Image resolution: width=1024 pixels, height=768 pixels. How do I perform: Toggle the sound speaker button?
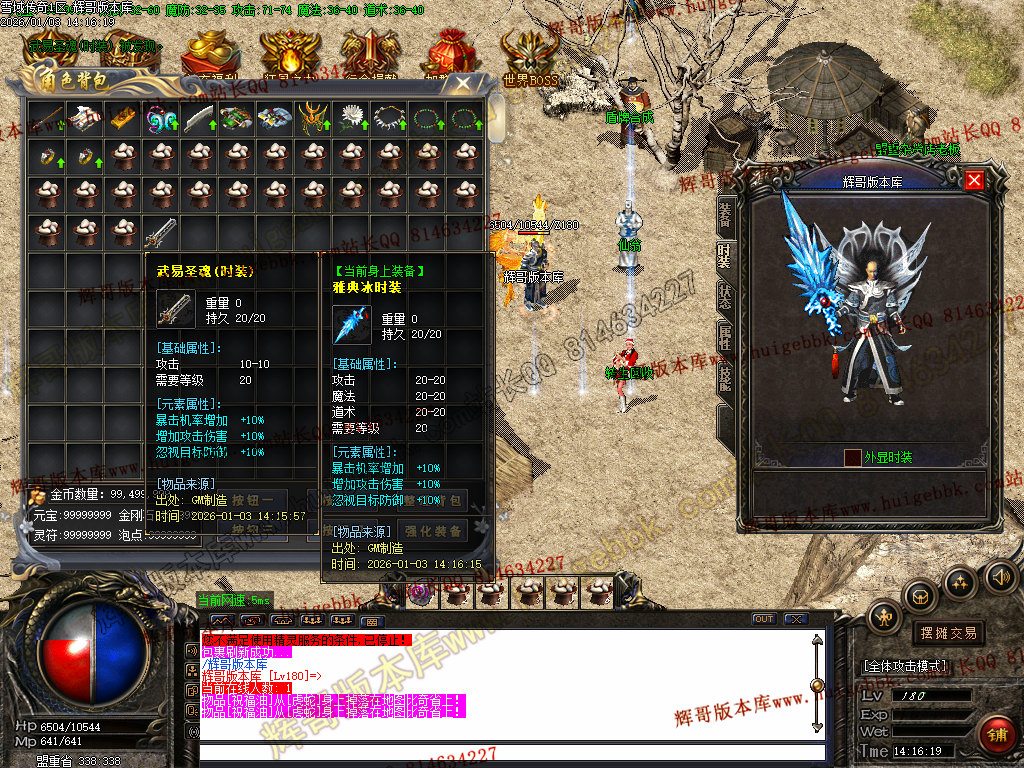[x=1000, y=576]
